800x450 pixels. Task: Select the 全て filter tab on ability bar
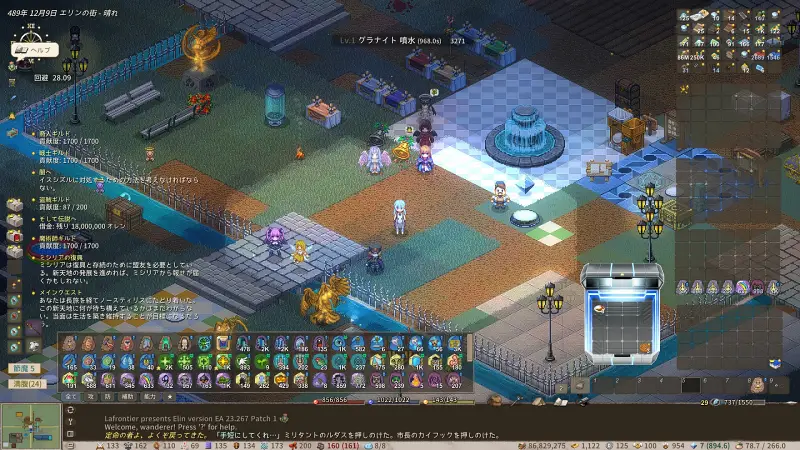click(71, 397)
